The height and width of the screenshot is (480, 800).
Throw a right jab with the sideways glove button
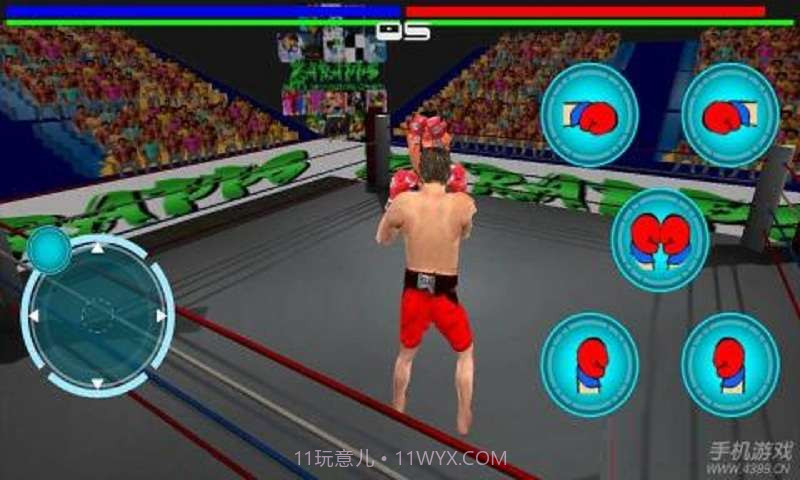(x=730, y=115)
